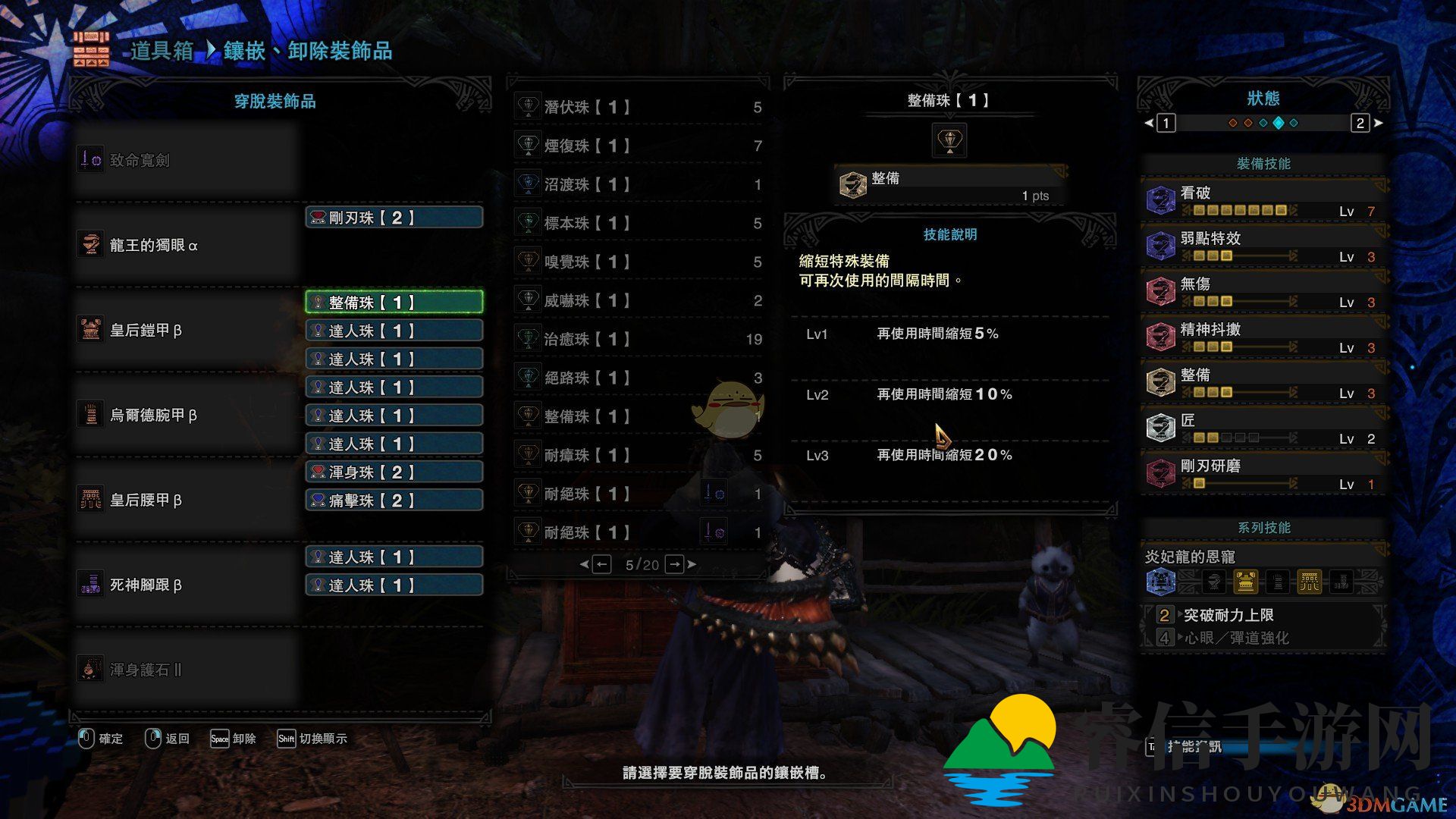The height and width of the screenshot is (819, 1456).
Task: Select the 剛刃珠【2】 decoration slot
Action: tap(394, 218)
